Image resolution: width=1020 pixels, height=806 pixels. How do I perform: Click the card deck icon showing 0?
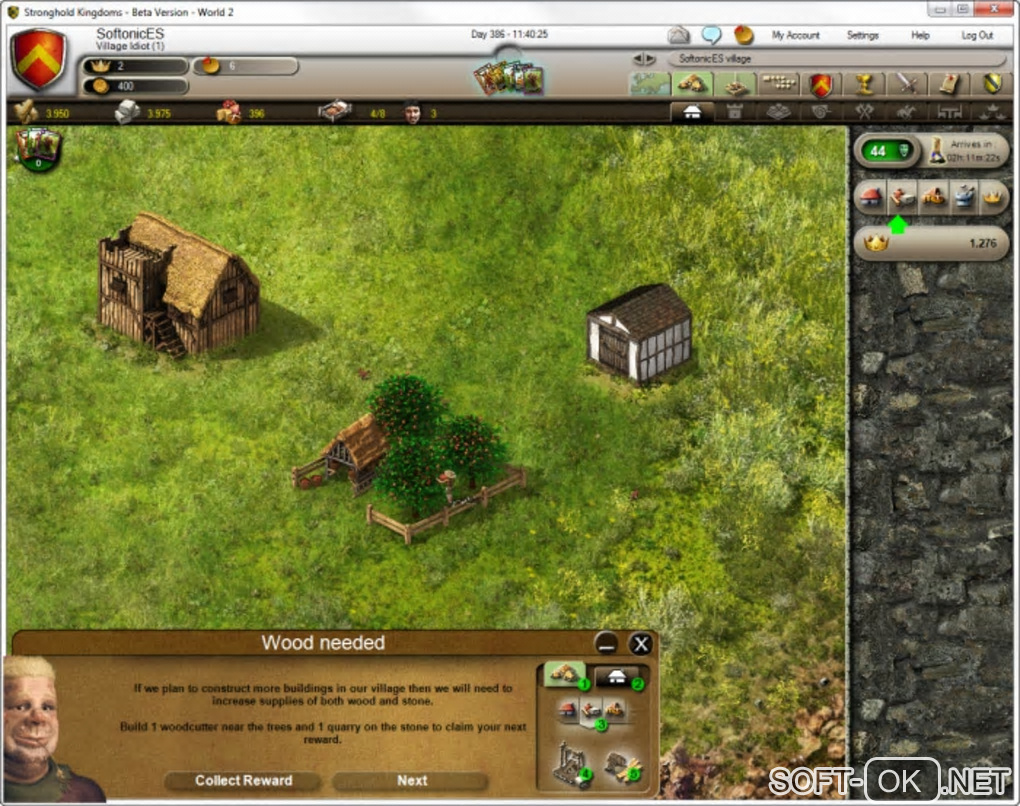tap(37, 149)
